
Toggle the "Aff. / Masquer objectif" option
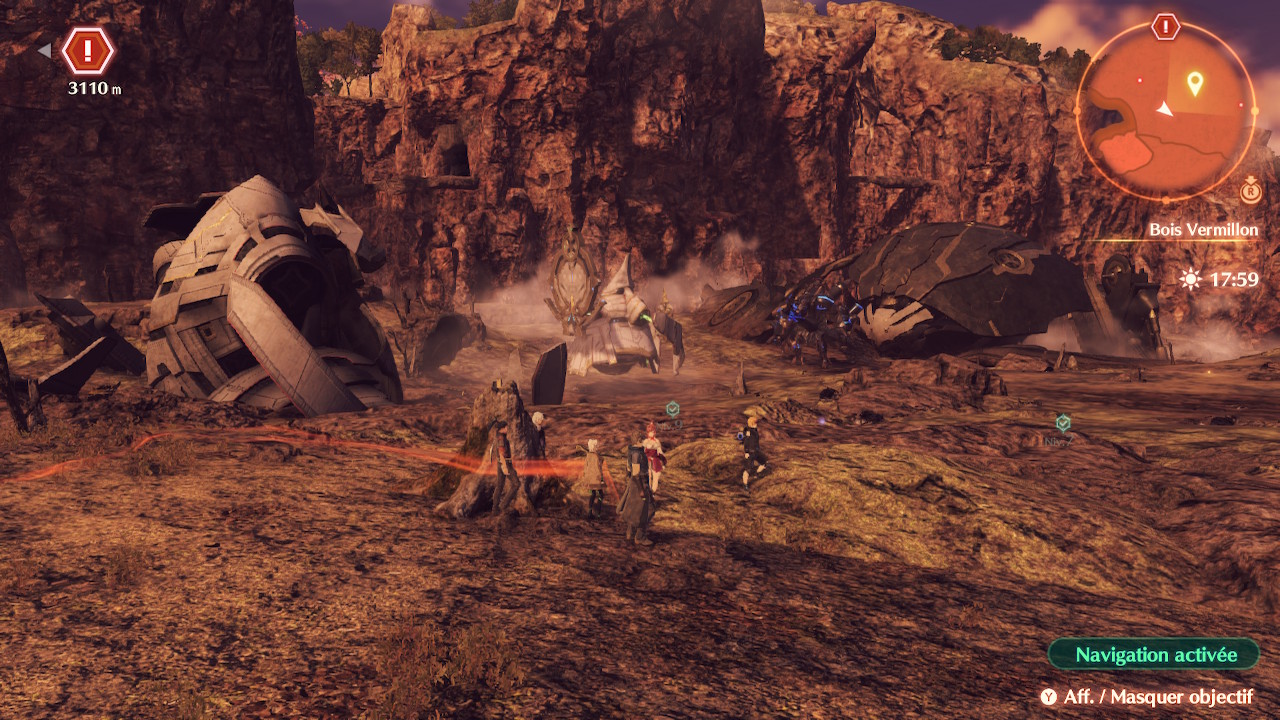pos(1146,697)
